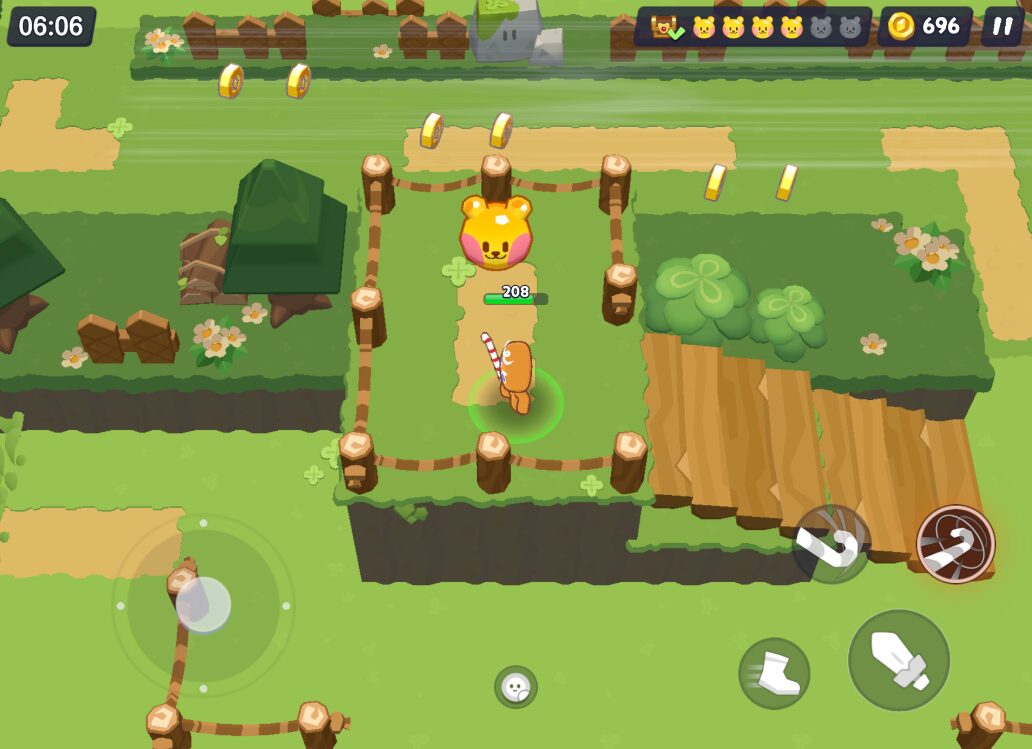The width and height of the screenshot is (1032, 749).
Task: Tap the sword attack button
Action: click(x=899, y=660)
